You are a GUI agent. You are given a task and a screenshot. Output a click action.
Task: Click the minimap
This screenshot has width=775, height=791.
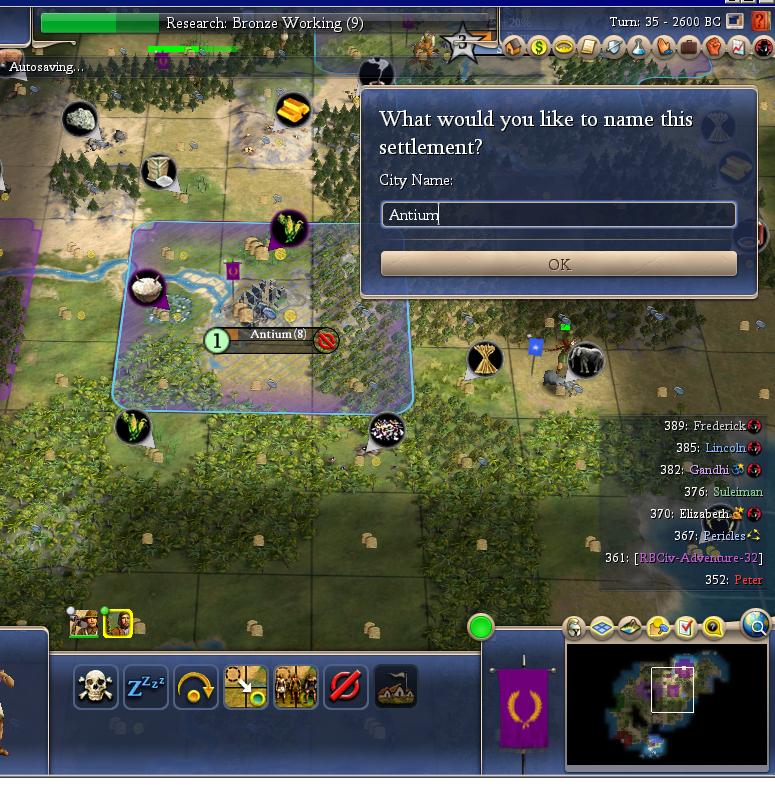[x=668, y=704]
